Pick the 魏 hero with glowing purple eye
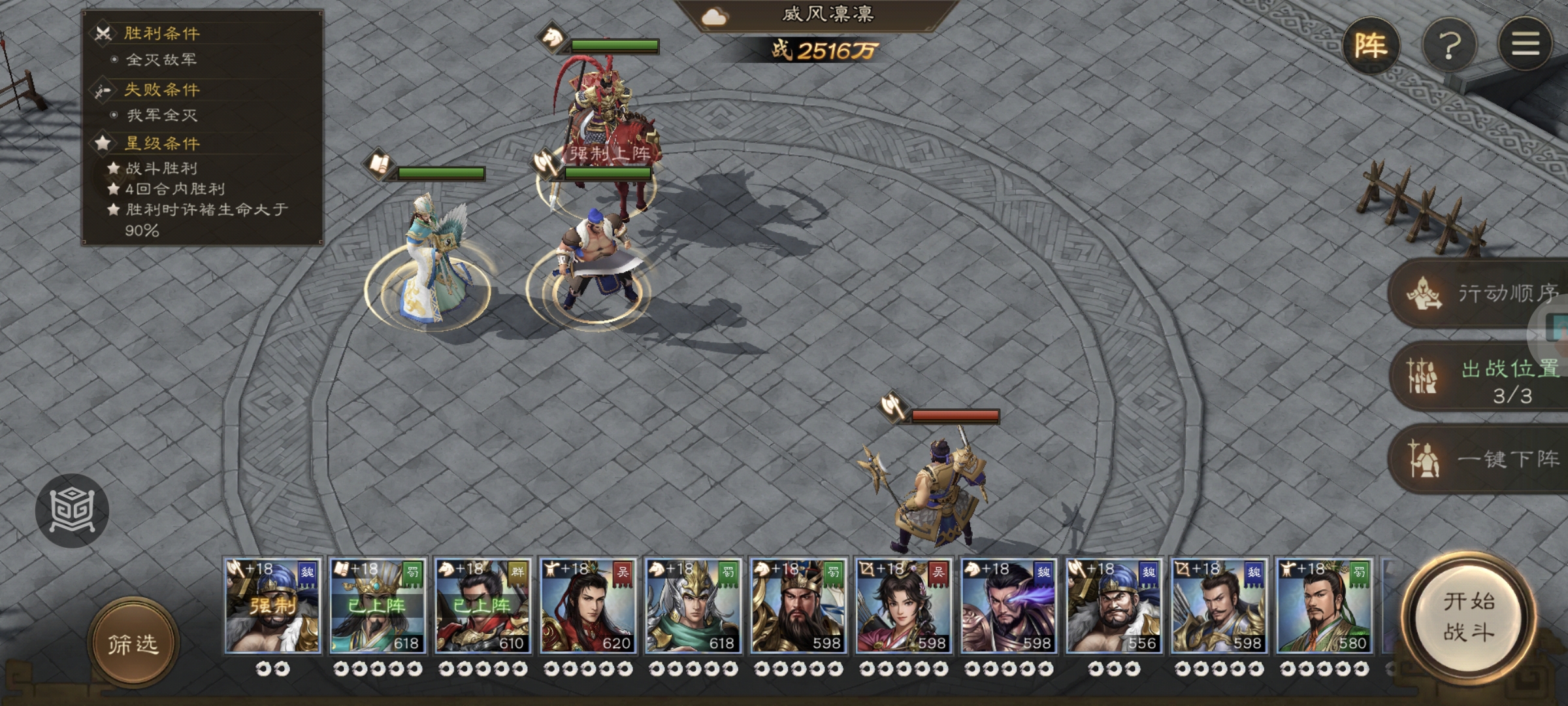This screenshot has width=1568, height=706. tap(1009, 605)
